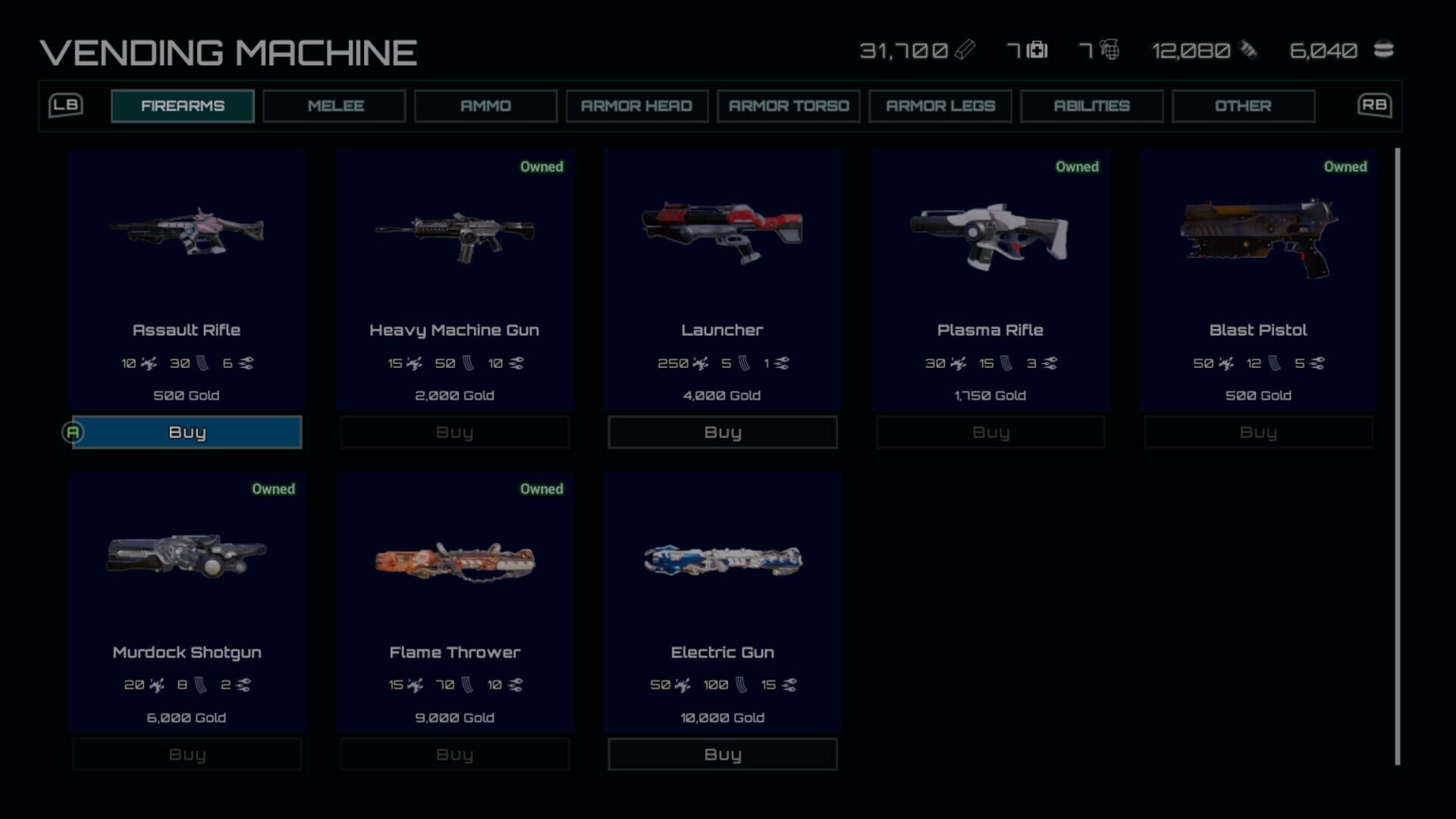Click the medkit icon in the top bar
The height and width of the screenshot is (819, 1456).
click(x=1037, y=51)
